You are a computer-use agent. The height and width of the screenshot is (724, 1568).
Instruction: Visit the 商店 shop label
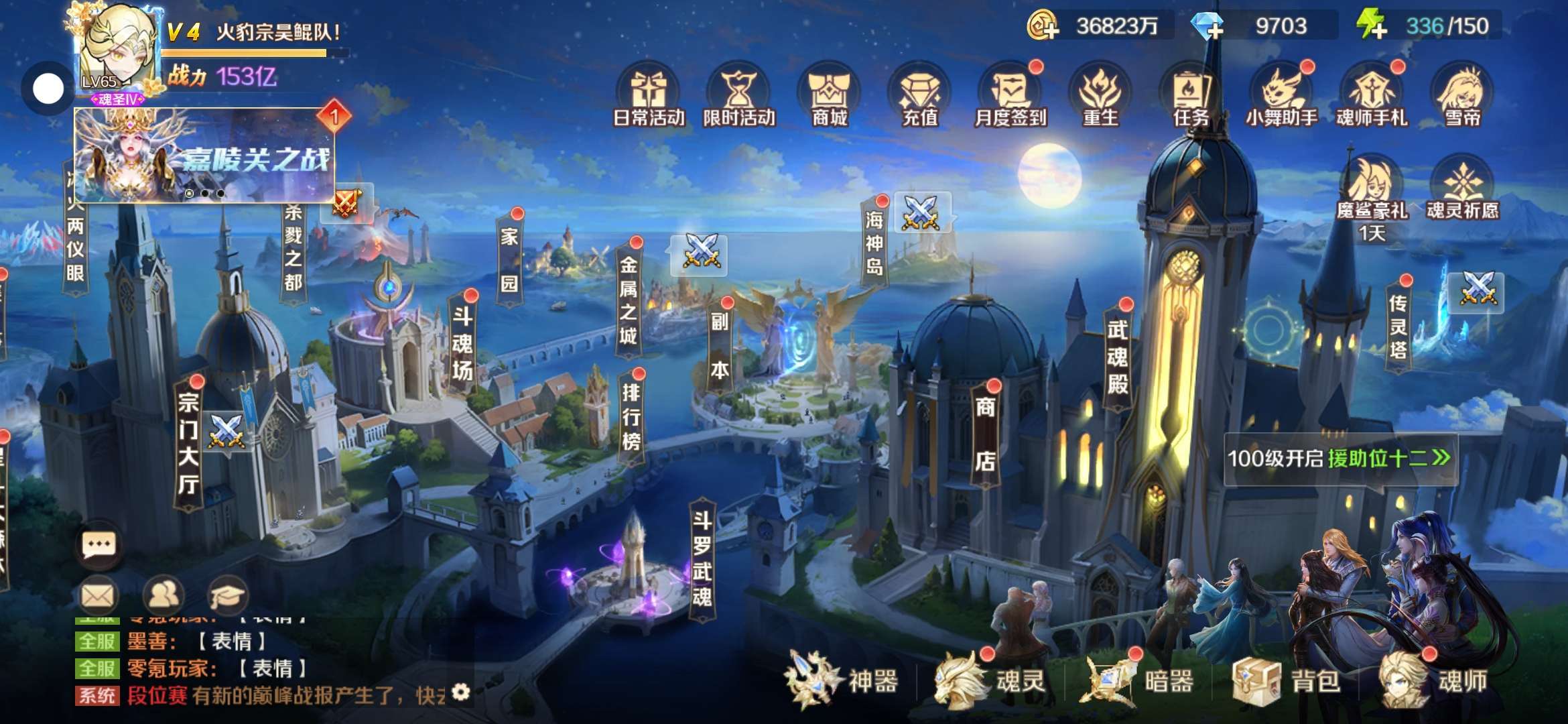click(984, 434)
